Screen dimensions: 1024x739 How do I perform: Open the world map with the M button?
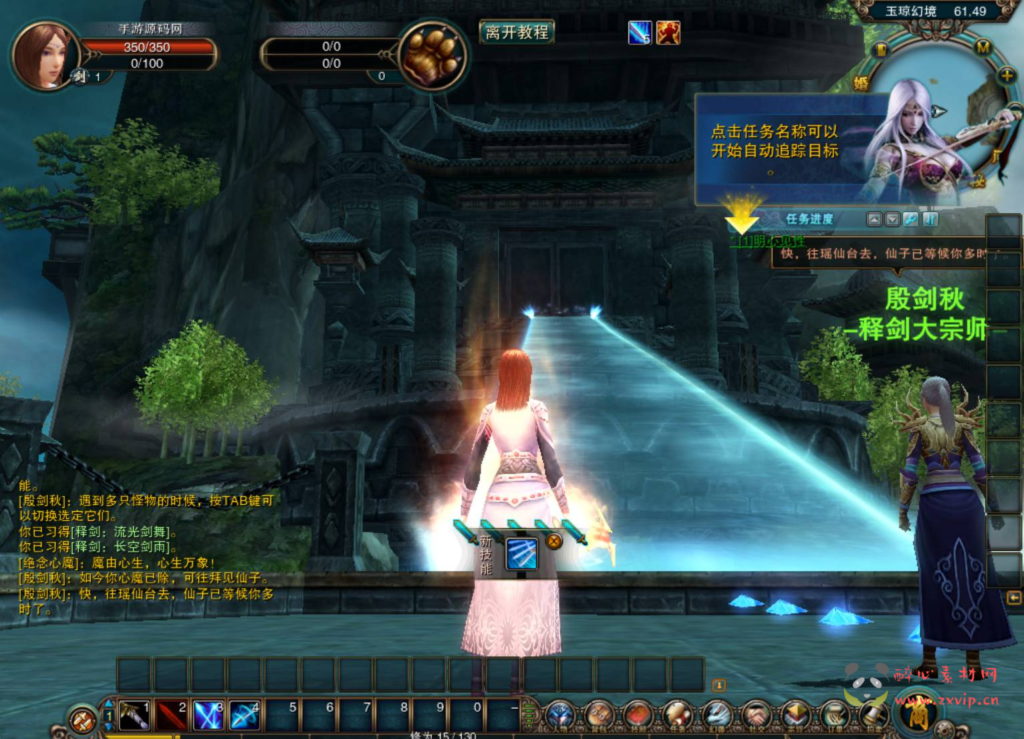982,47
